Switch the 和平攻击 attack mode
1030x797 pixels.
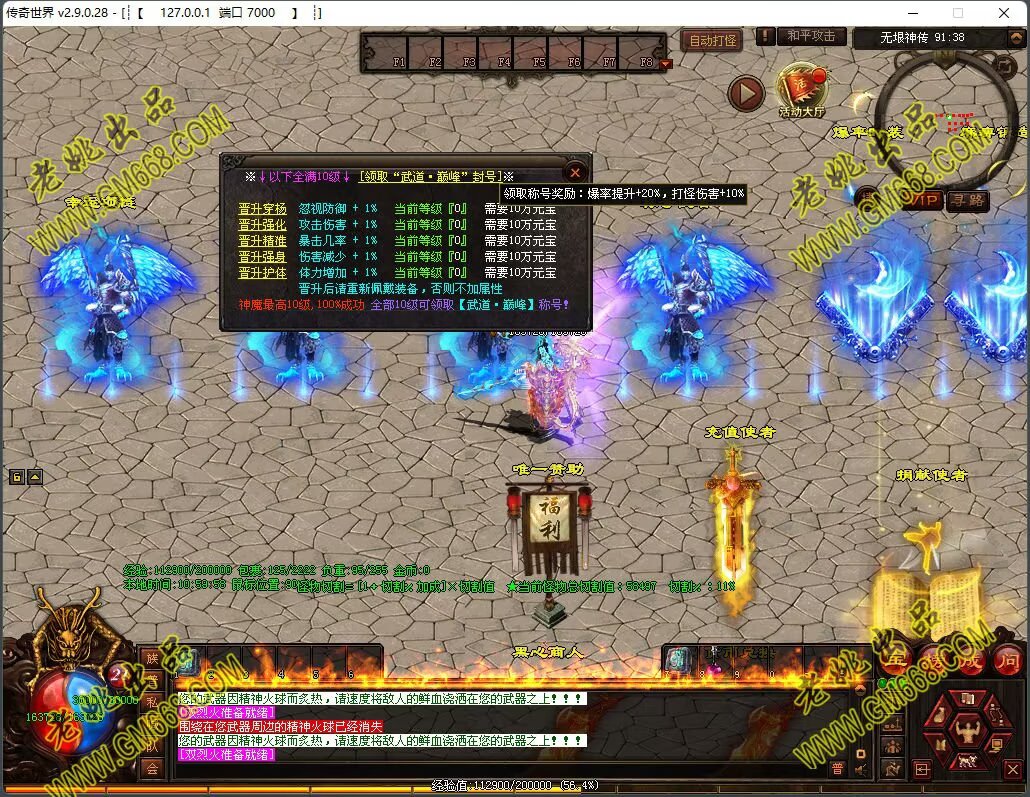tap(810, 36)
